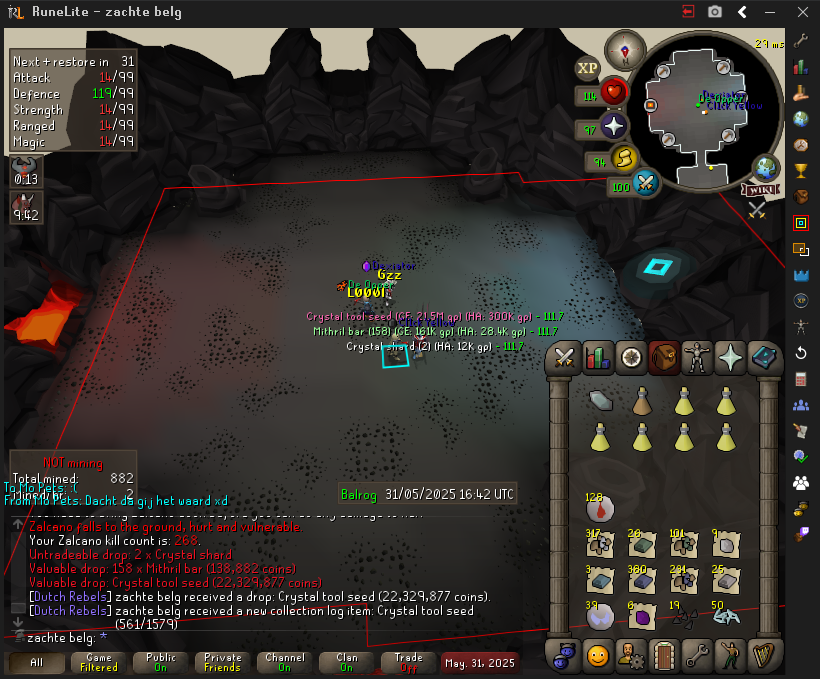This screenshot has width=820, height=679.
Task: Switch chat to the Clan filter
Action: pyautogui.click(x=347, y=663)
